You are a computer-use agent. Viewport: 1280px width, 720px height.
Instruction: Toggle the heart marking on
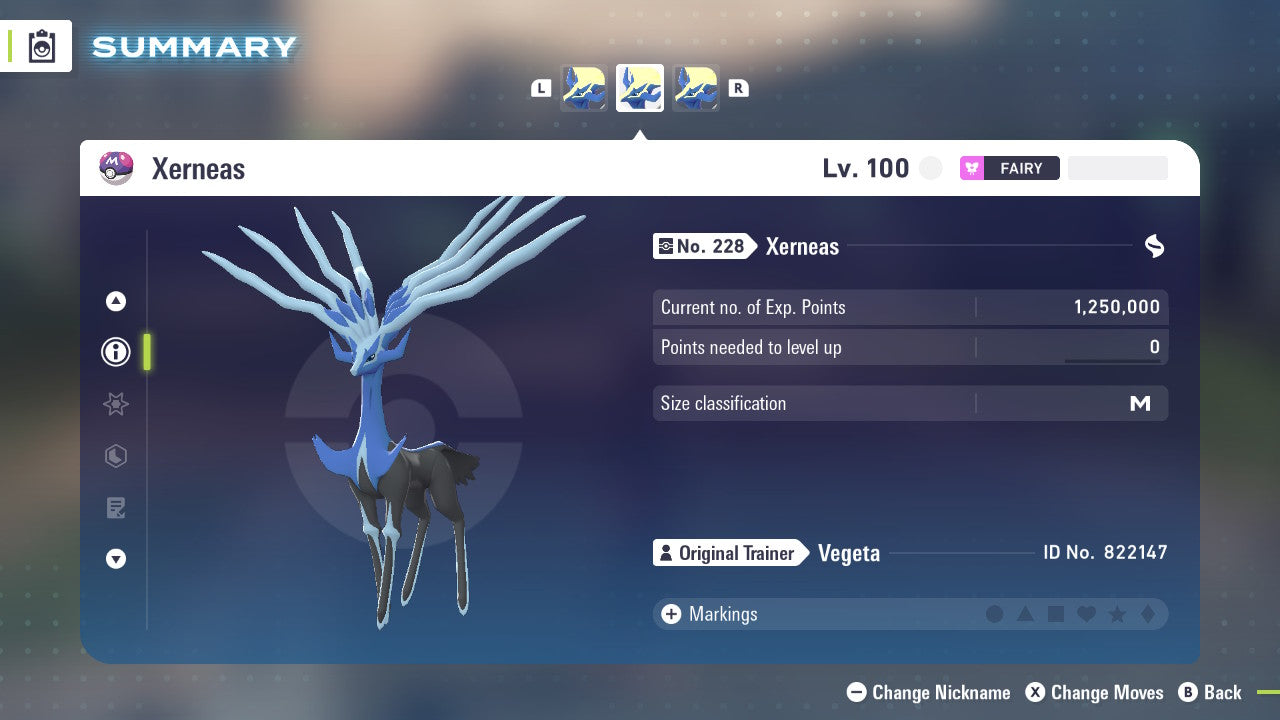coord(1086,614)
